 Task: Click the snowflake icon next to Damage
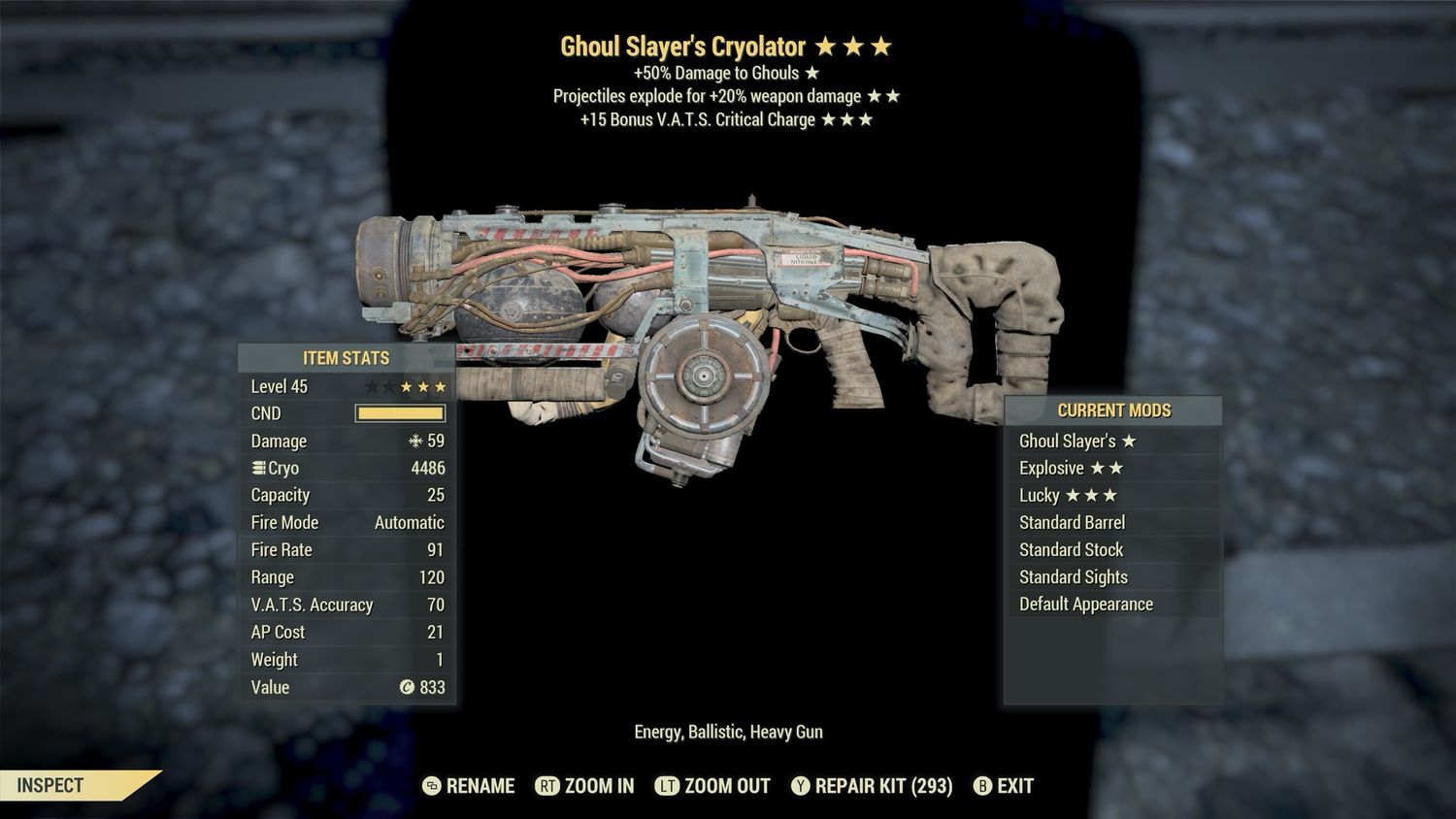(415, 442)
